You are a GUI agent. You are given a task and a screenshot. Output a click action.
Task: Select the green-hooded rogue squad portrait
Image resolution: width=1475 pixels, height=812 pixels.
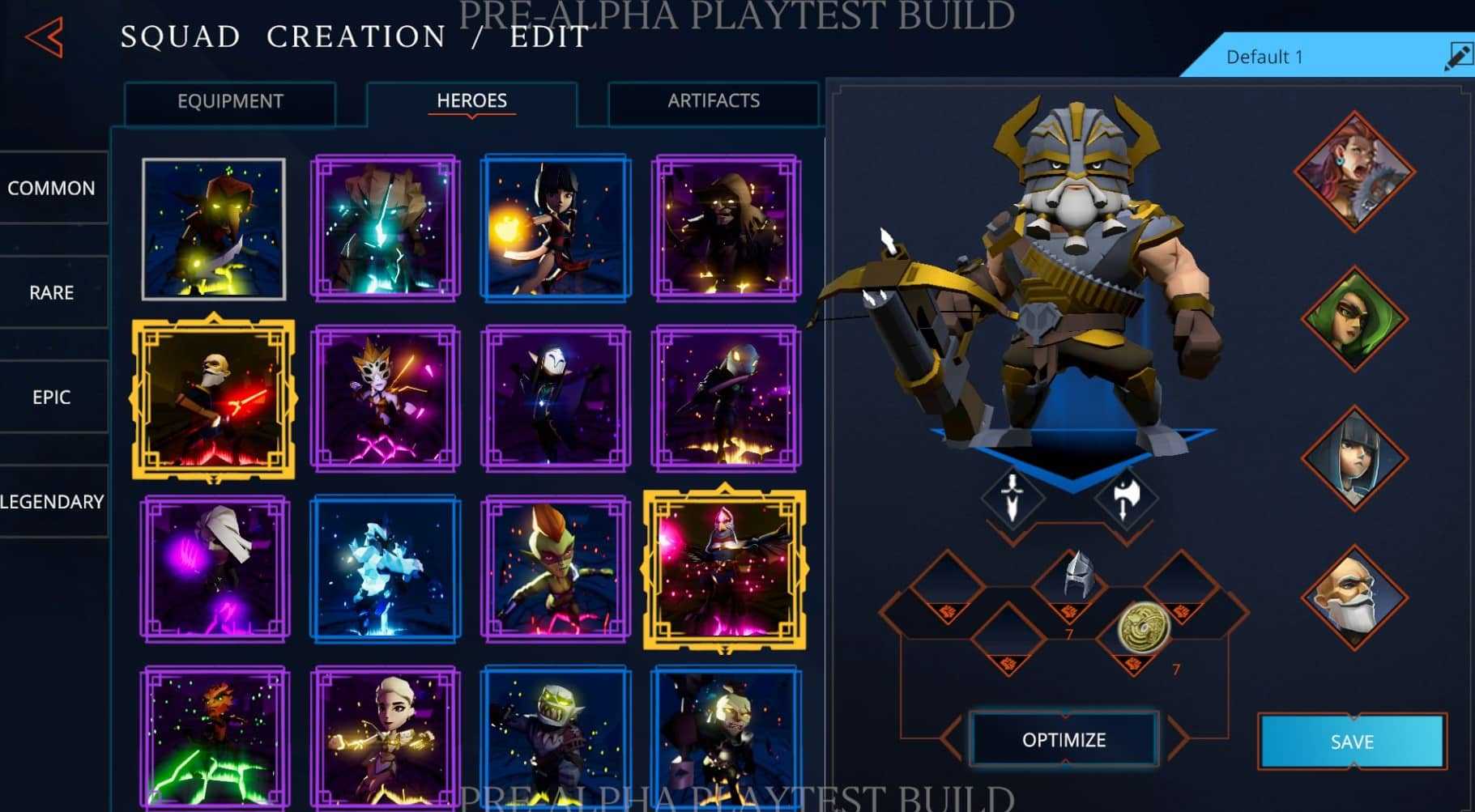coord(1355,319)
